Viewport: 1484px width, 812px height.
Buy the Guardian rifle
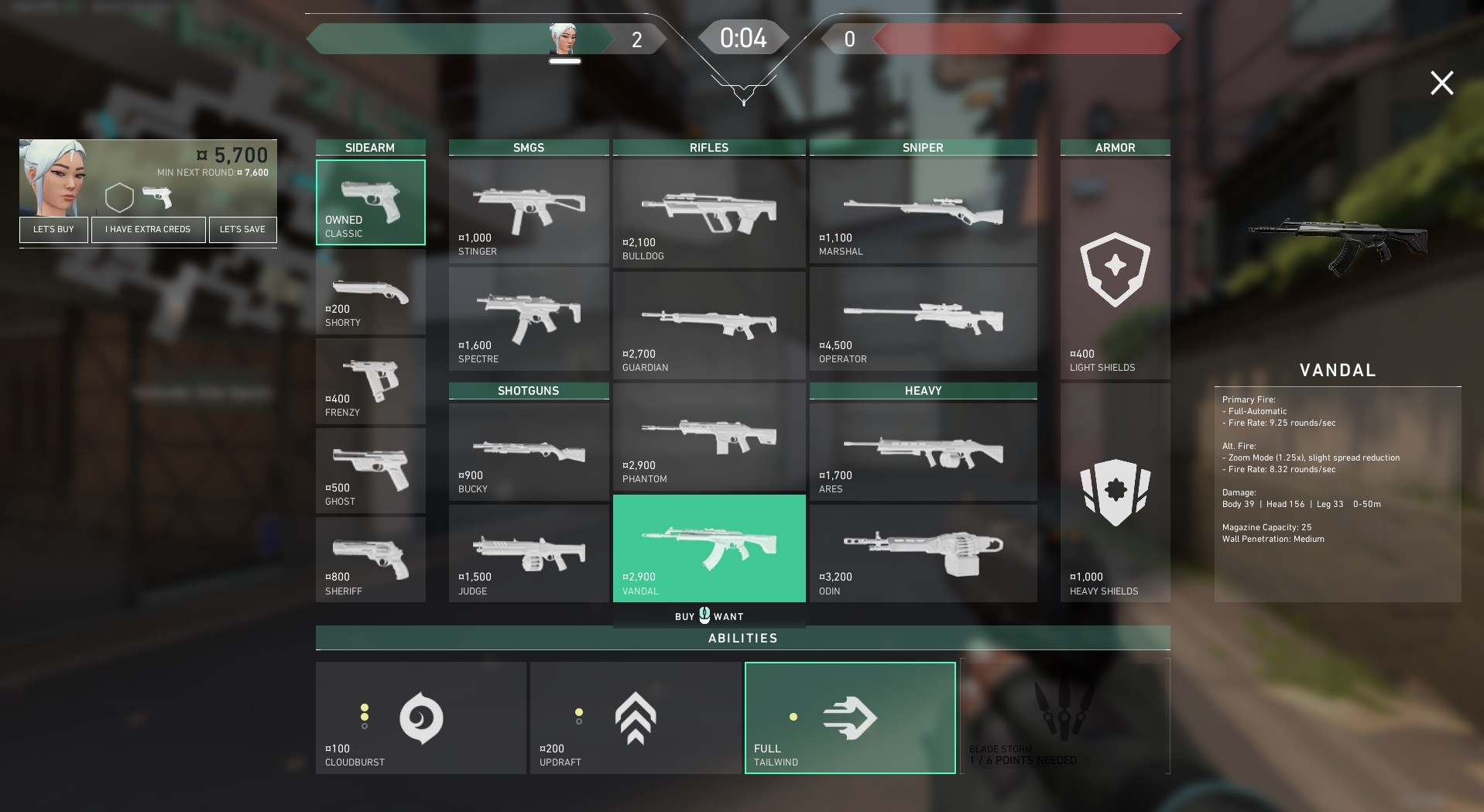pyautogui.click(x=709, y=325)
